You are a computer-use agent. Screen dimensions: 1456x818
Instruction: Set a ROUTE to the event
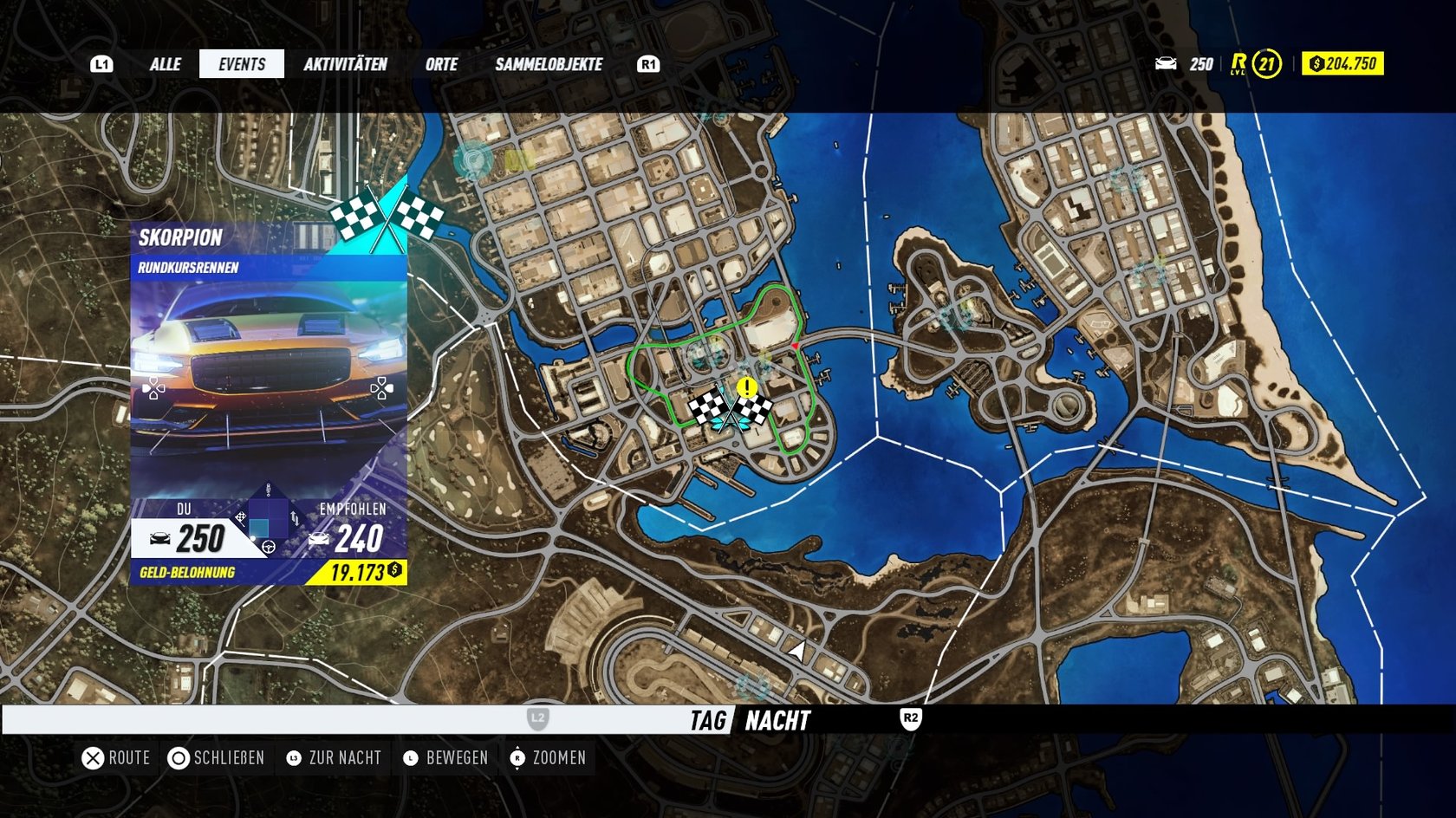116,758
